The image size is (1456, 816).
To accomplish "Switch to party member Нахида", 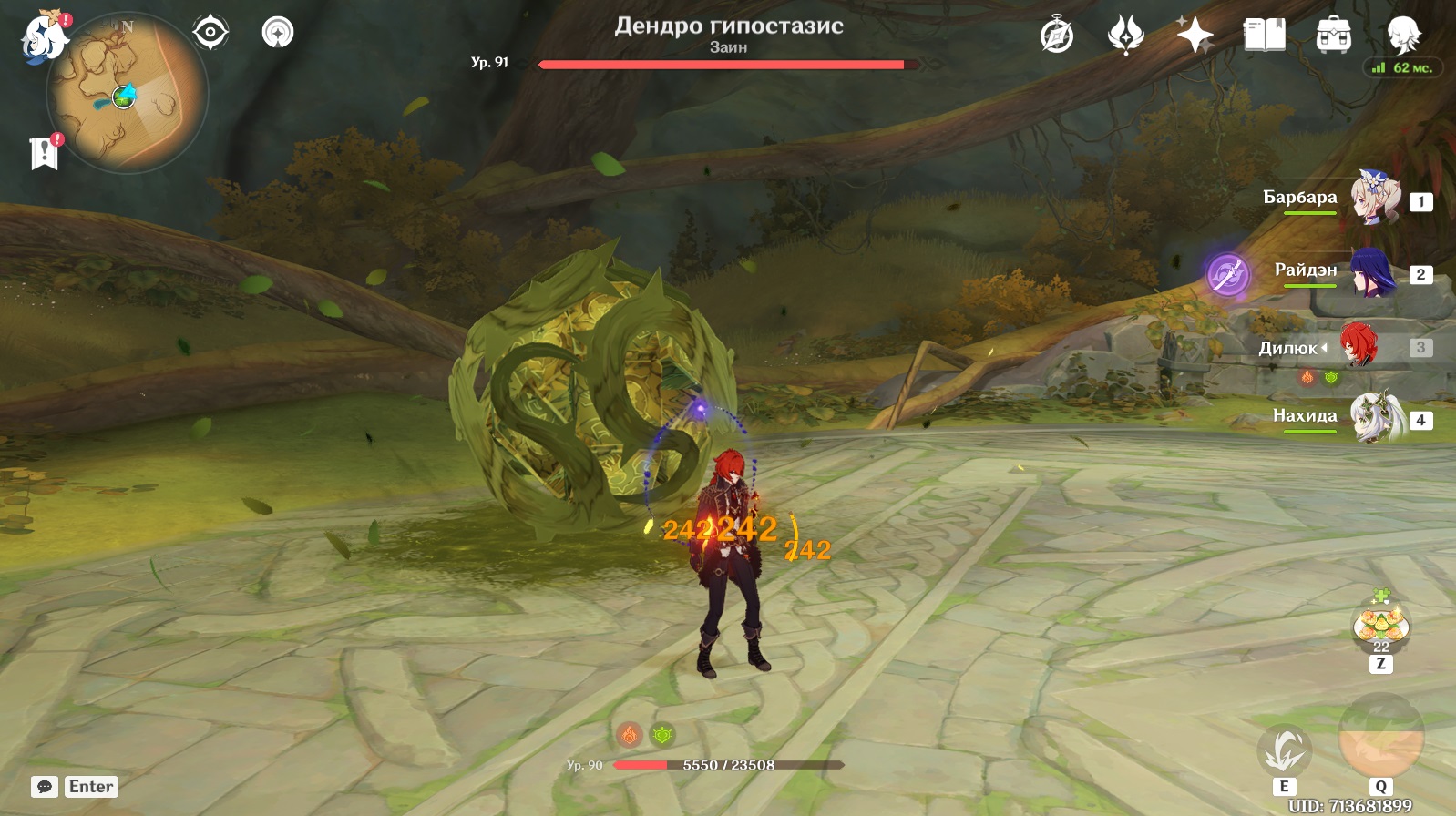I will (x=1375, y=418).
